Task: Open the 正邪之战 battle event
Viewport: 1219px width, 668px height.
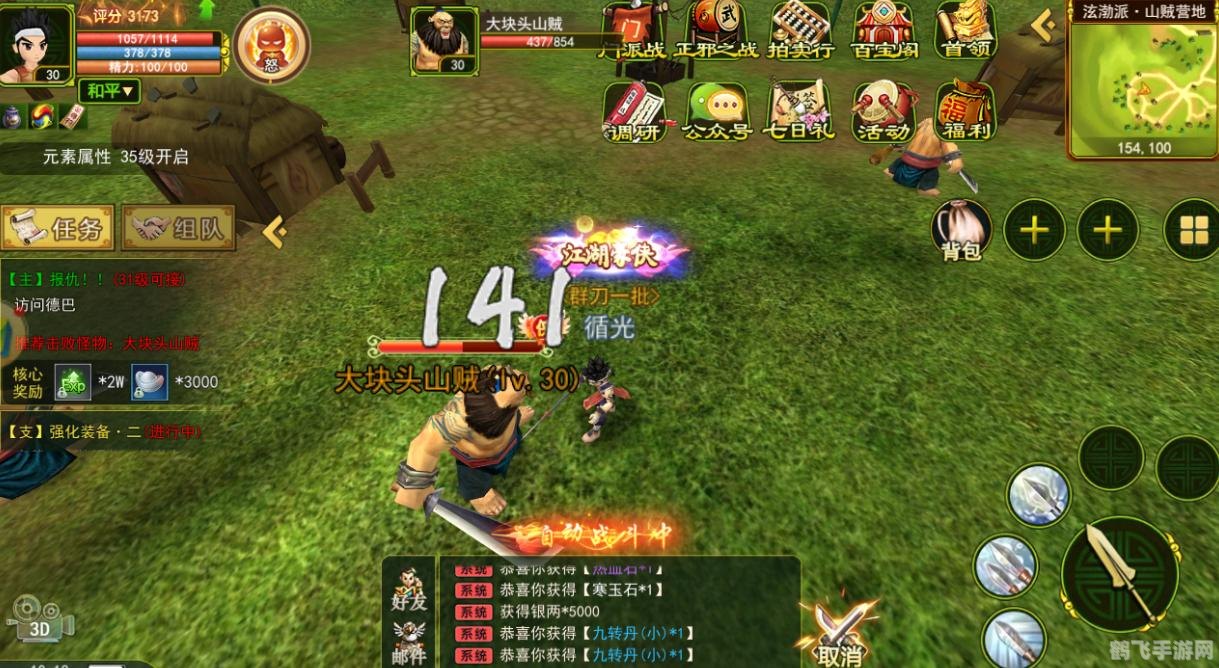Action: (714, 30)
